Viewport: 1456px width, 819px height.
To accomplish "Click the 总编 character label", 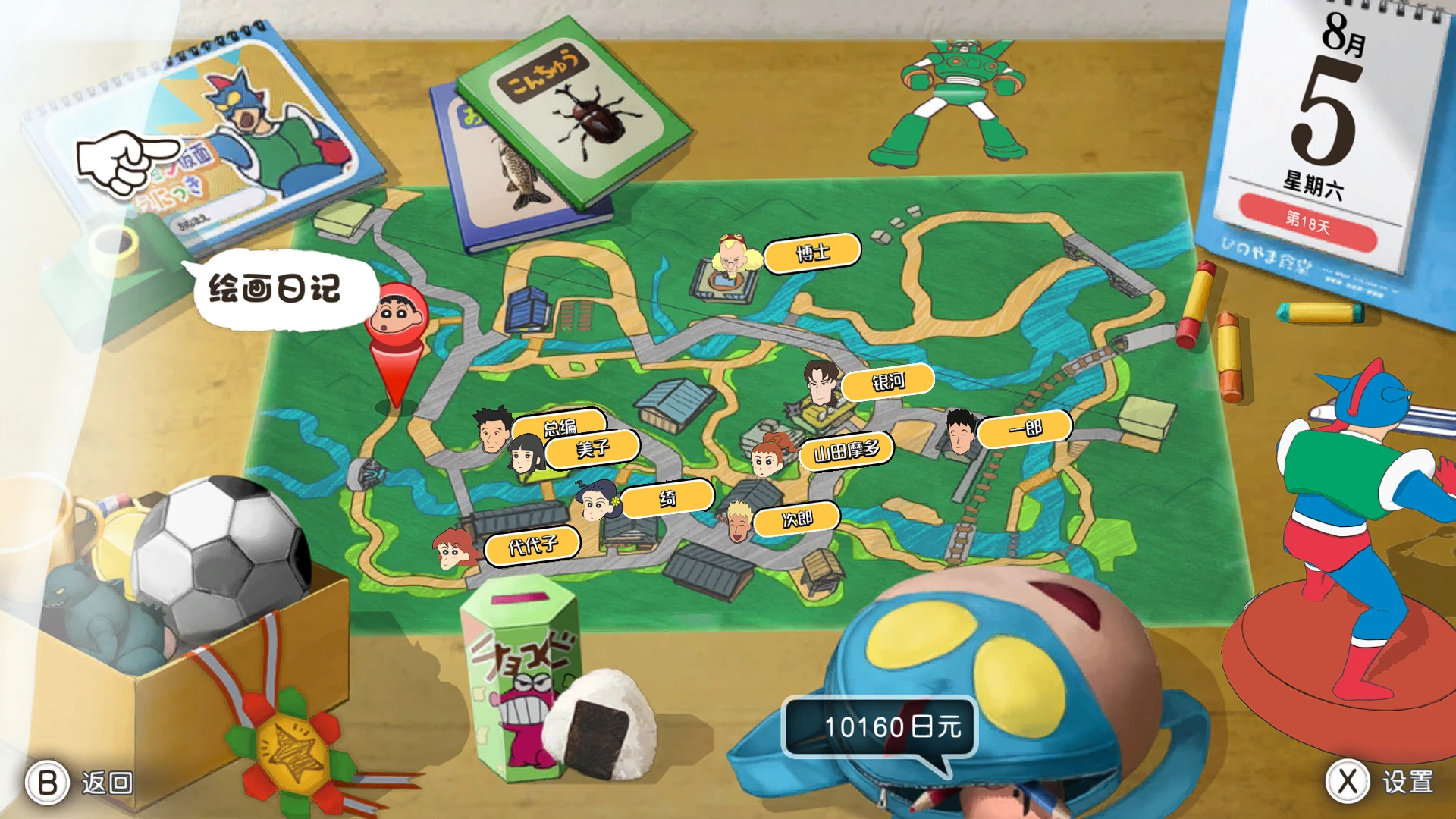I will [x=560, y=426].
